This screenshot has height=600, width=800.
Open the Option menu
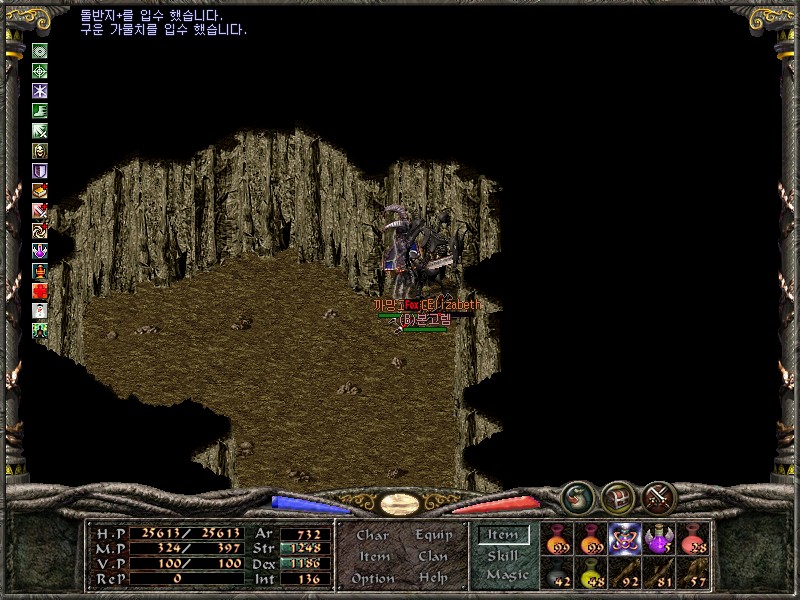(372, 578)
